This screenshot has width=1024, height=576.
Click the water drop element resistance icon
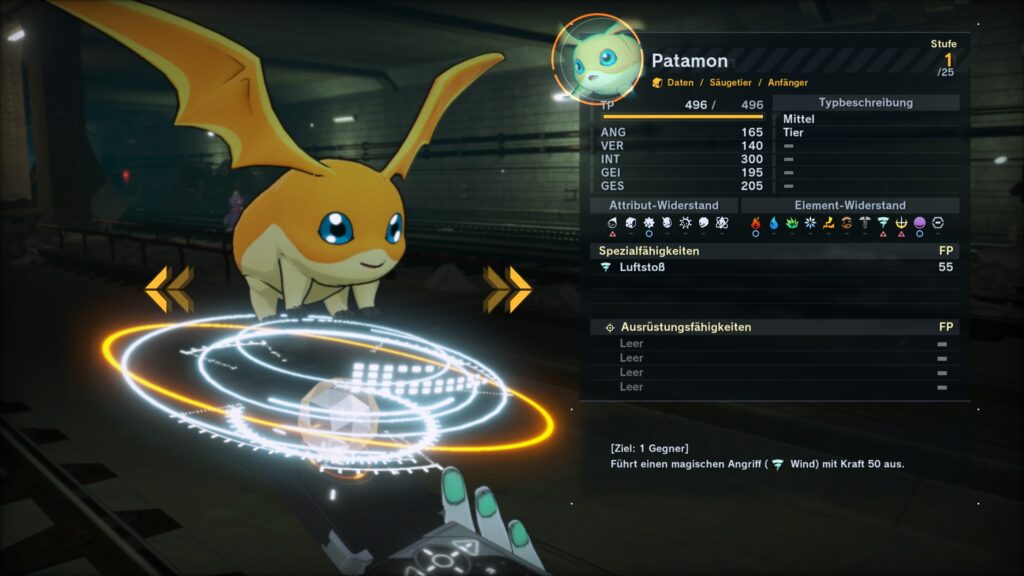click(774, 223)
